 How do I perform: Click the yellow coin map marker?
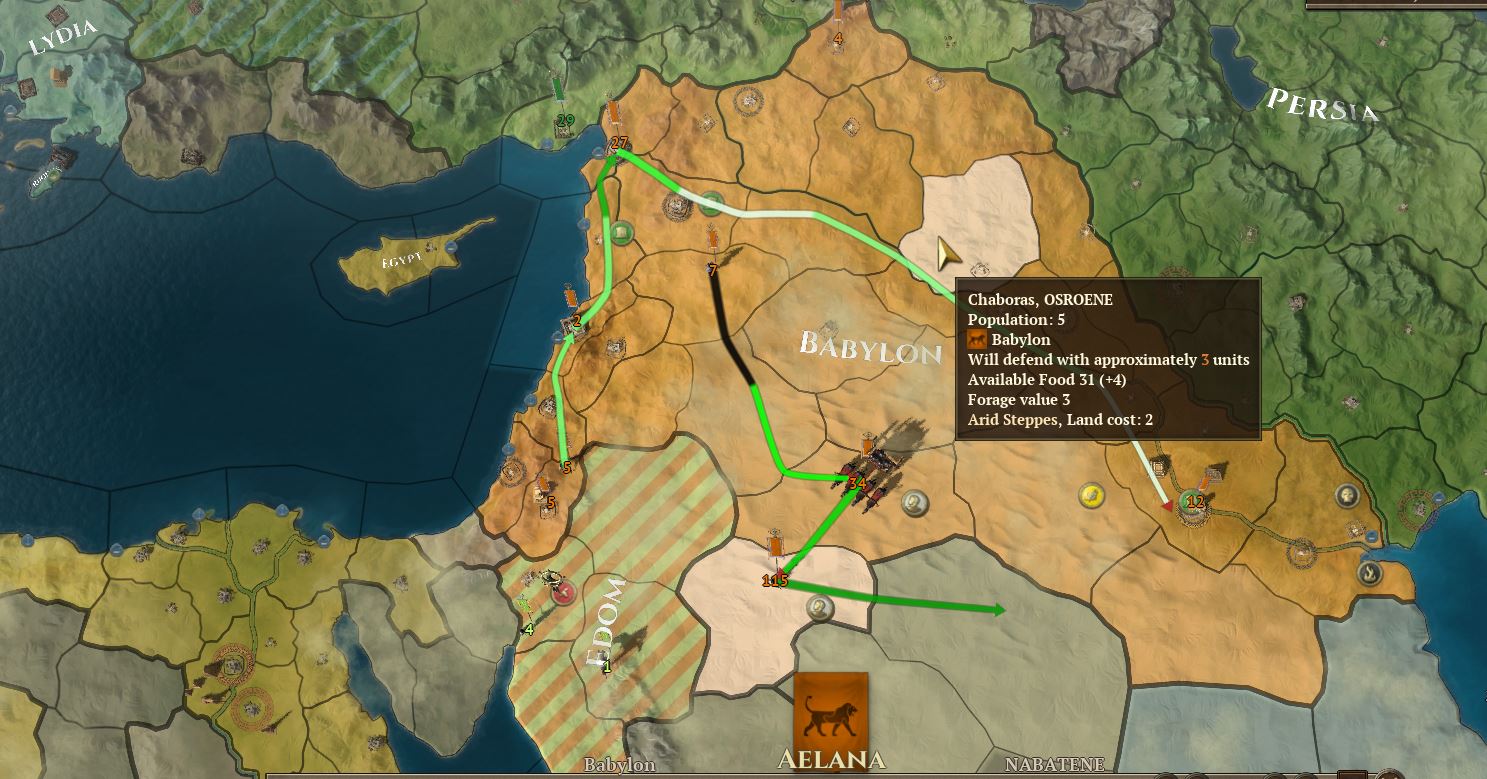tap(1091, 494)
